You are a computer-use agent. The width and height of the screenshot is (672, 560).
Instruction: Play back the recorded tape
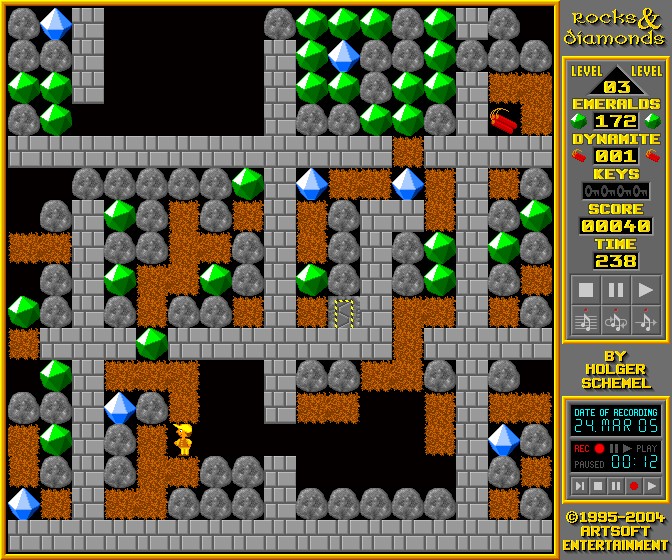click(x=651, y=486)
